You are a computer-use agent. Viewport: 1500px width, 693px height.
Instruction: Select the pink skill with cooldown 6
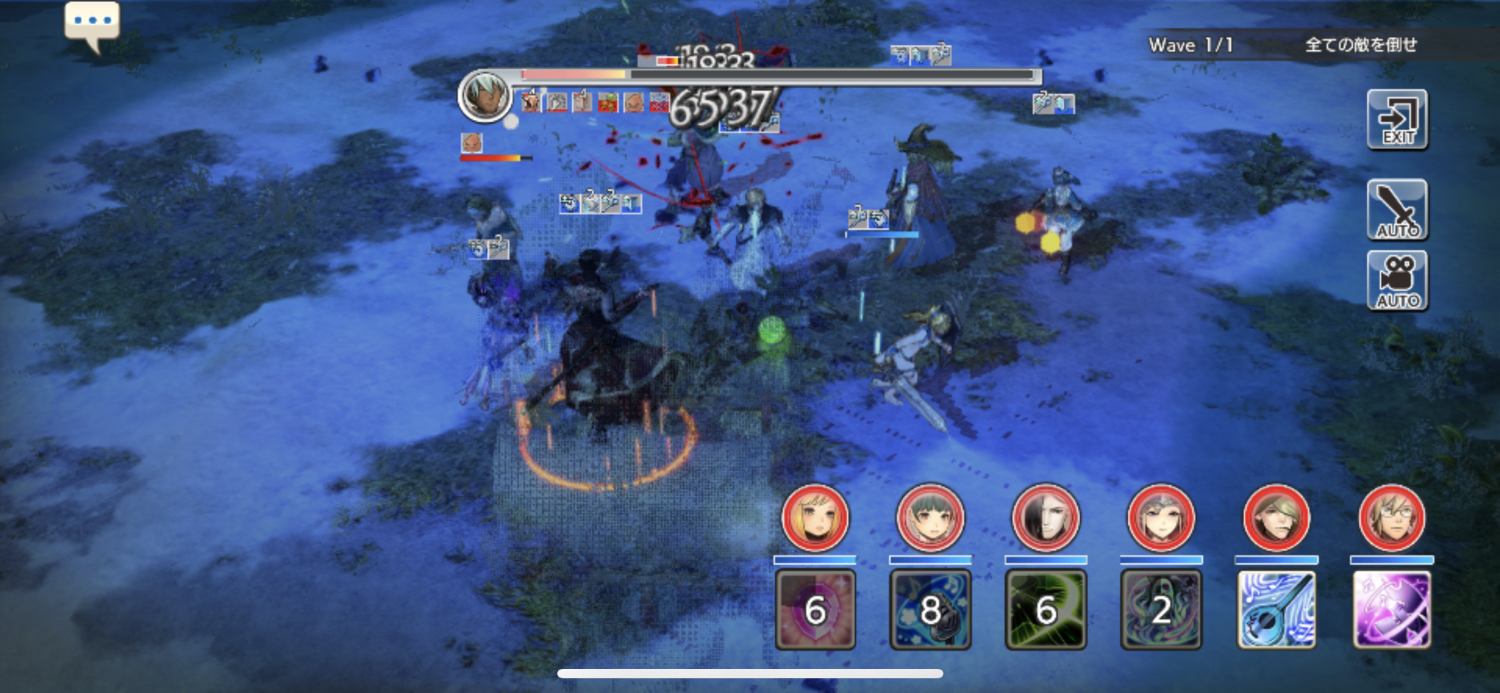point(815,609)
